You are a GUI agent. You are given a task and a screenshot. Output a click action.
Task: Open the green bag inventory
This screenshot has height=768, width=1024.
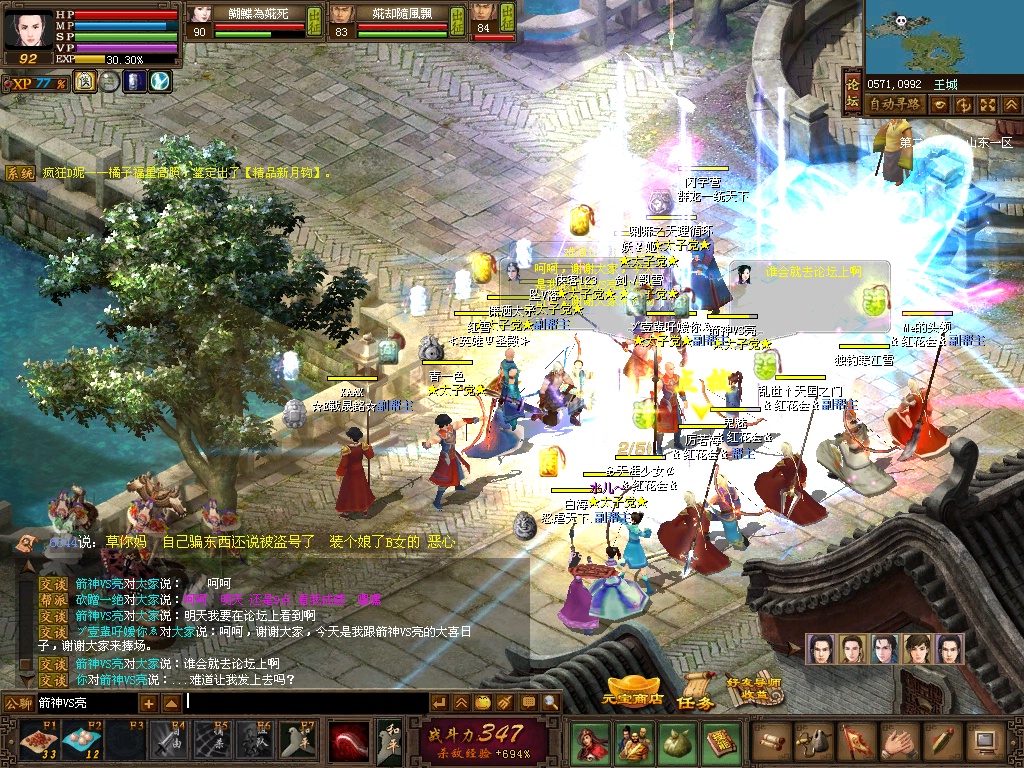point(676,742)
